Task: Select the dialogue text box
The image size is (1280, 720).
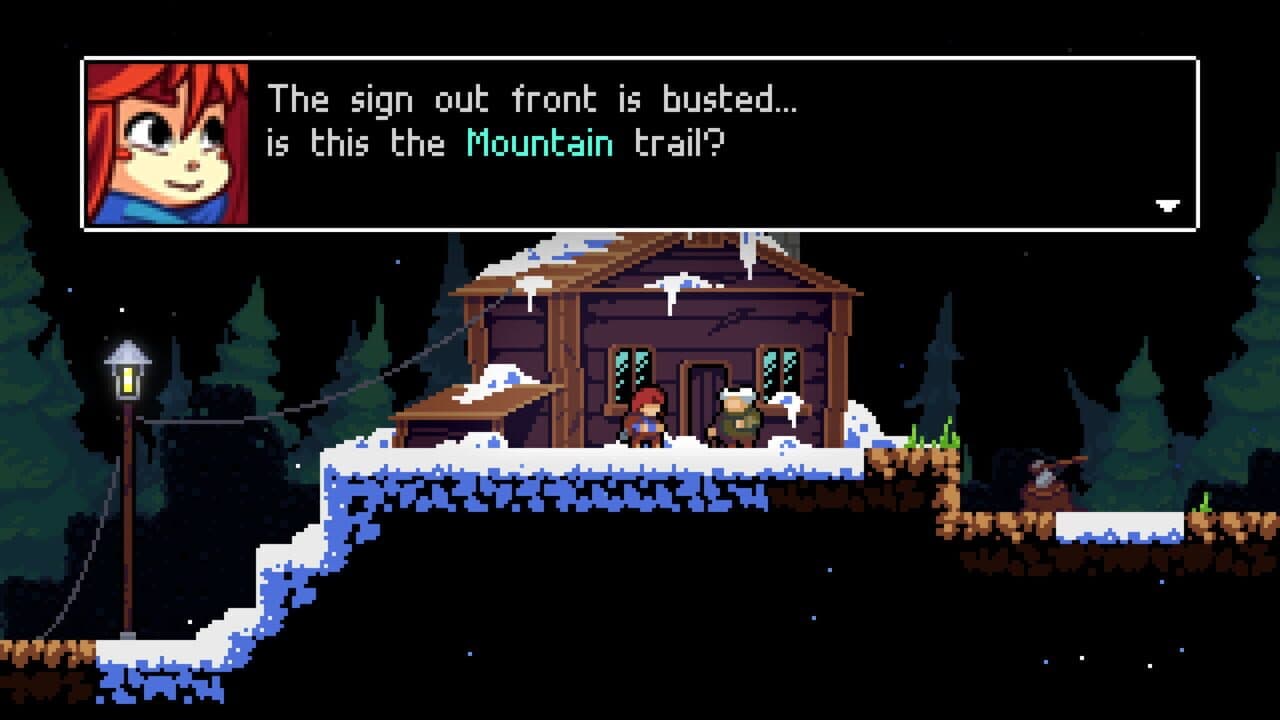Action: pyautogui.click(x=640, y=140)
